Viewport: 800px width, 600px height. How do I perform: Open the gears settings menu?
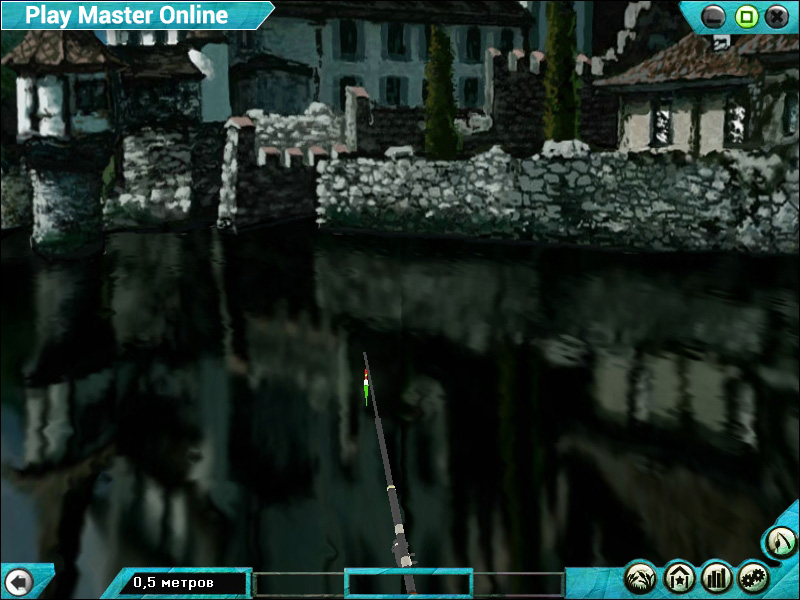click(753, 577)
